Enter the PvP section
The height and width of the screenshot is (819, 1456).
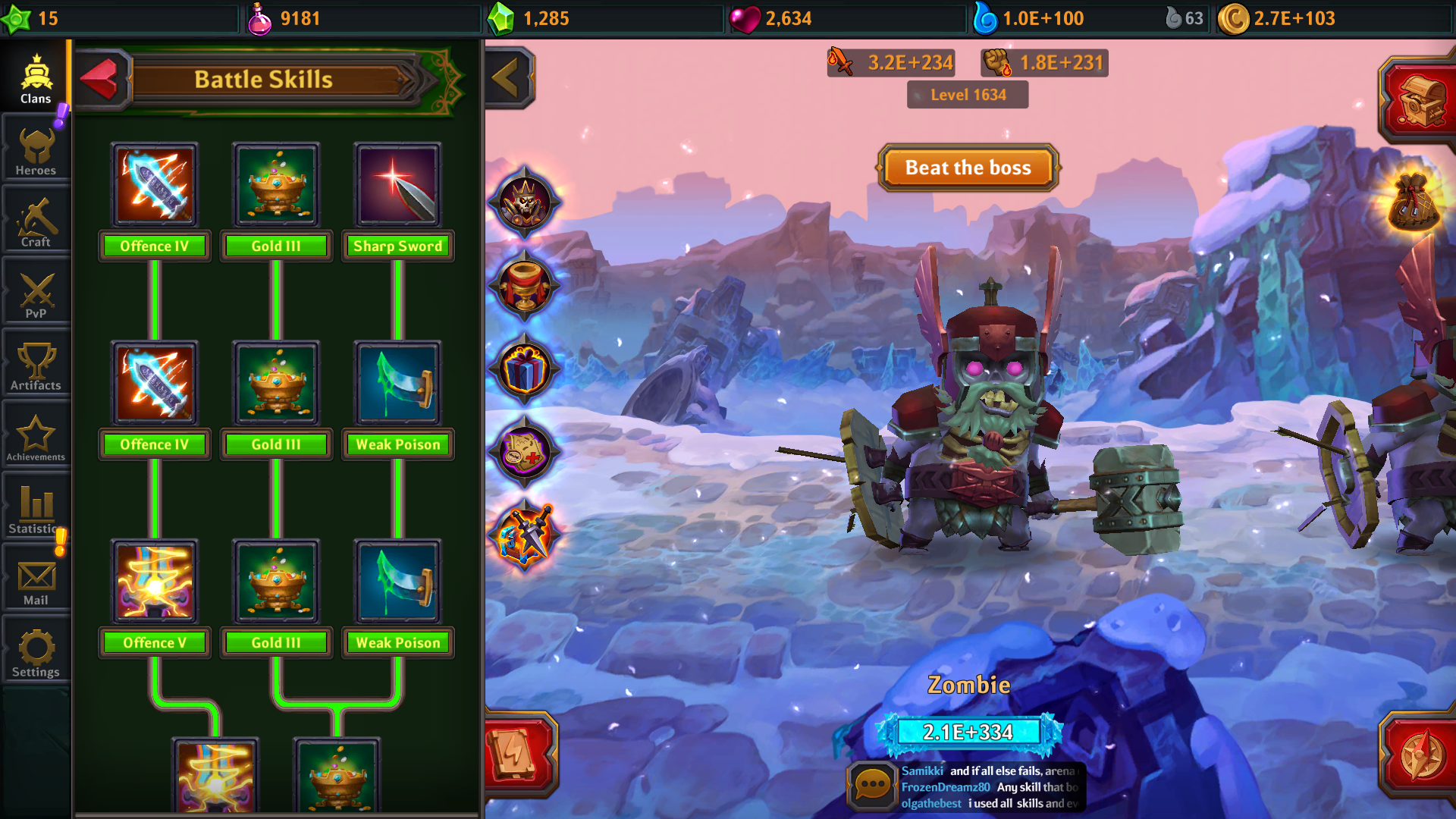pyautogui.click(x=36, y=294)
